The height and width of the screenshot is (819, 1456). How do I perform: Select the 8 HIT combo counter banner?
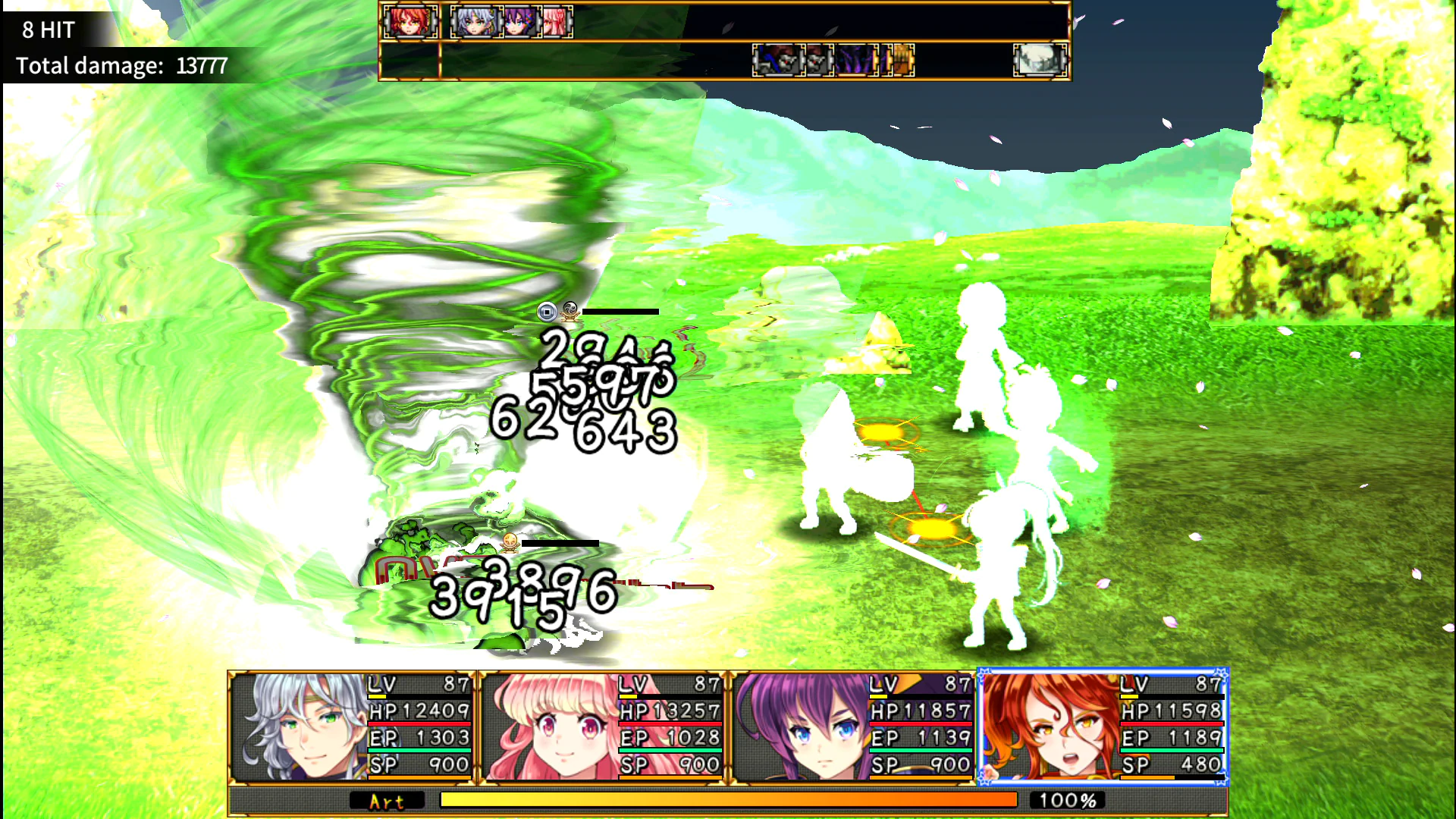[48, 30]
